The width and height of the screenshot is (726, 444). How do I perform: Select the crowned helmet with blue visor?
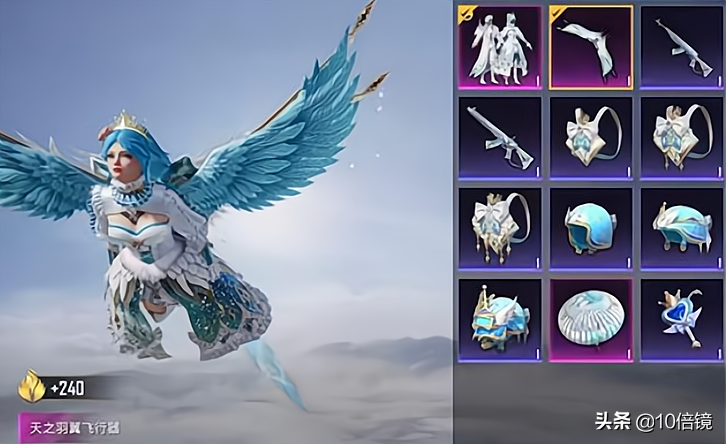click(x=499, y=320)
